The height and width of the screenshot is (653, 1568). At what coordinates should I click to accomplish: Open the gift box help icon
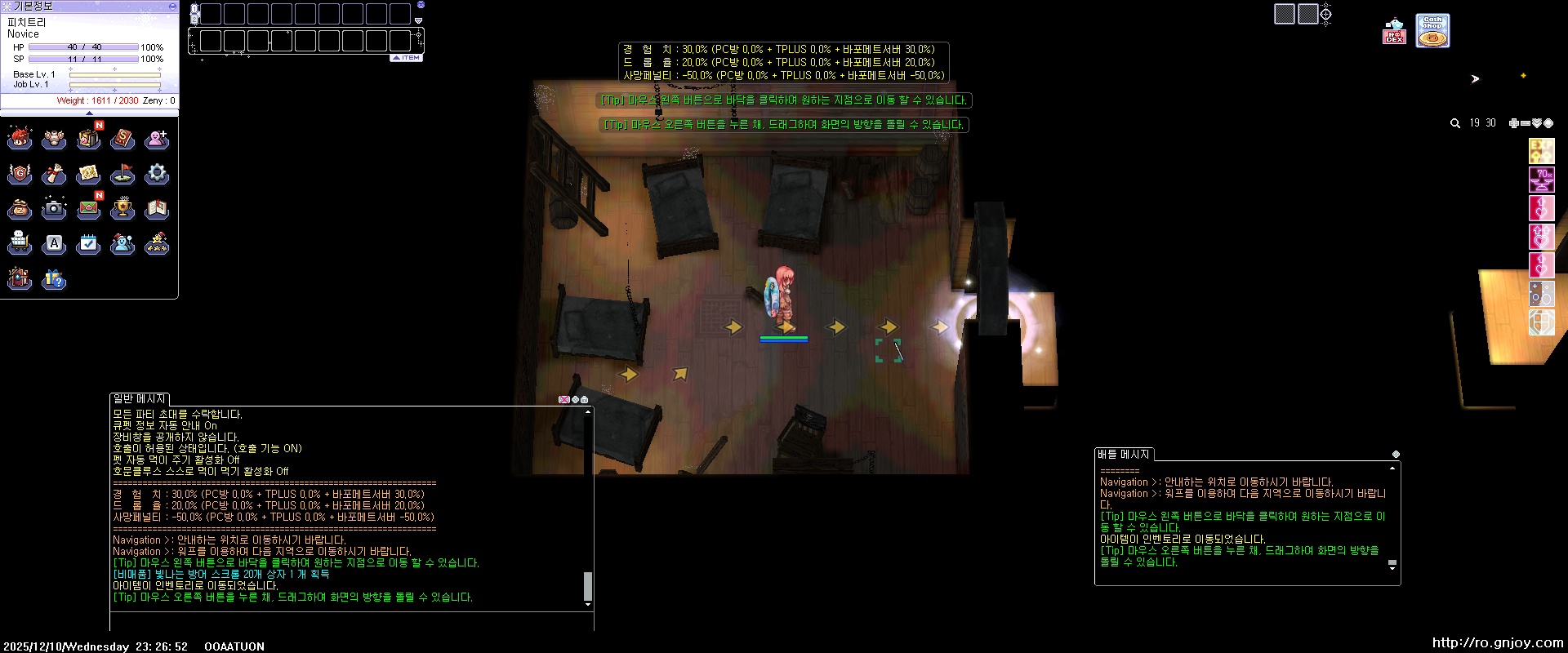tap(54, 279)
